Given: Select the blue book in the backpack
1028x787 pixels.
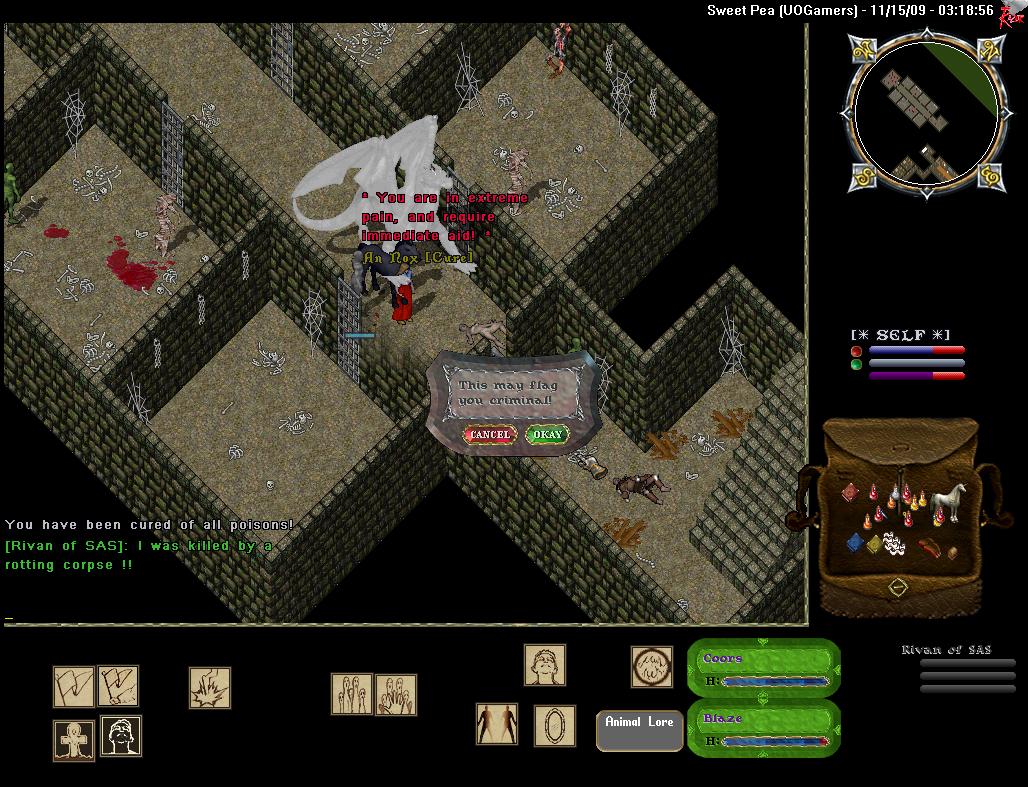Looking at the screenshot, I should click(855, 543).
